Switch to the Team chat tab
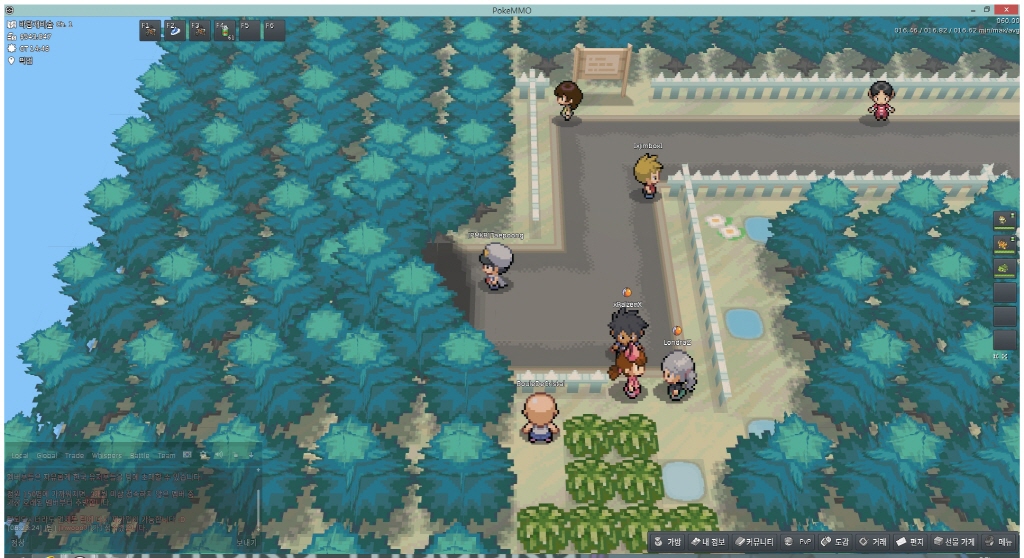The height and width of the screenshot is (558, 1024). [167, 455]
